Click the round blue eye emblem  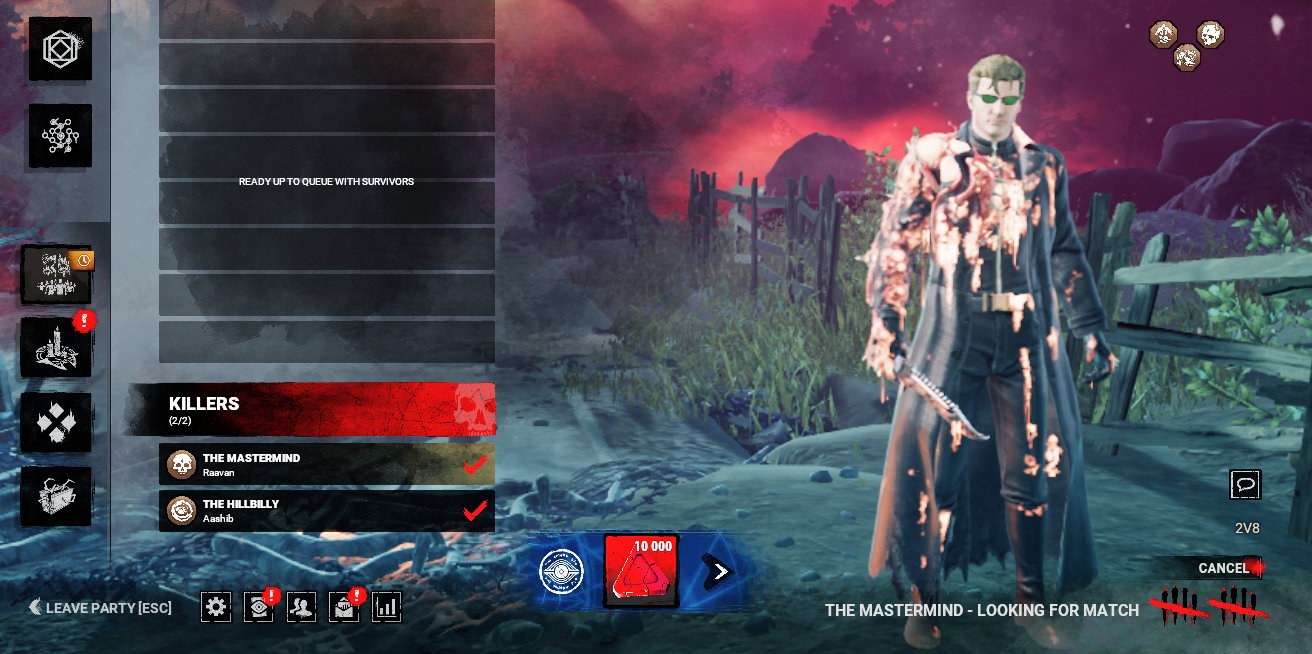(561, 571)
